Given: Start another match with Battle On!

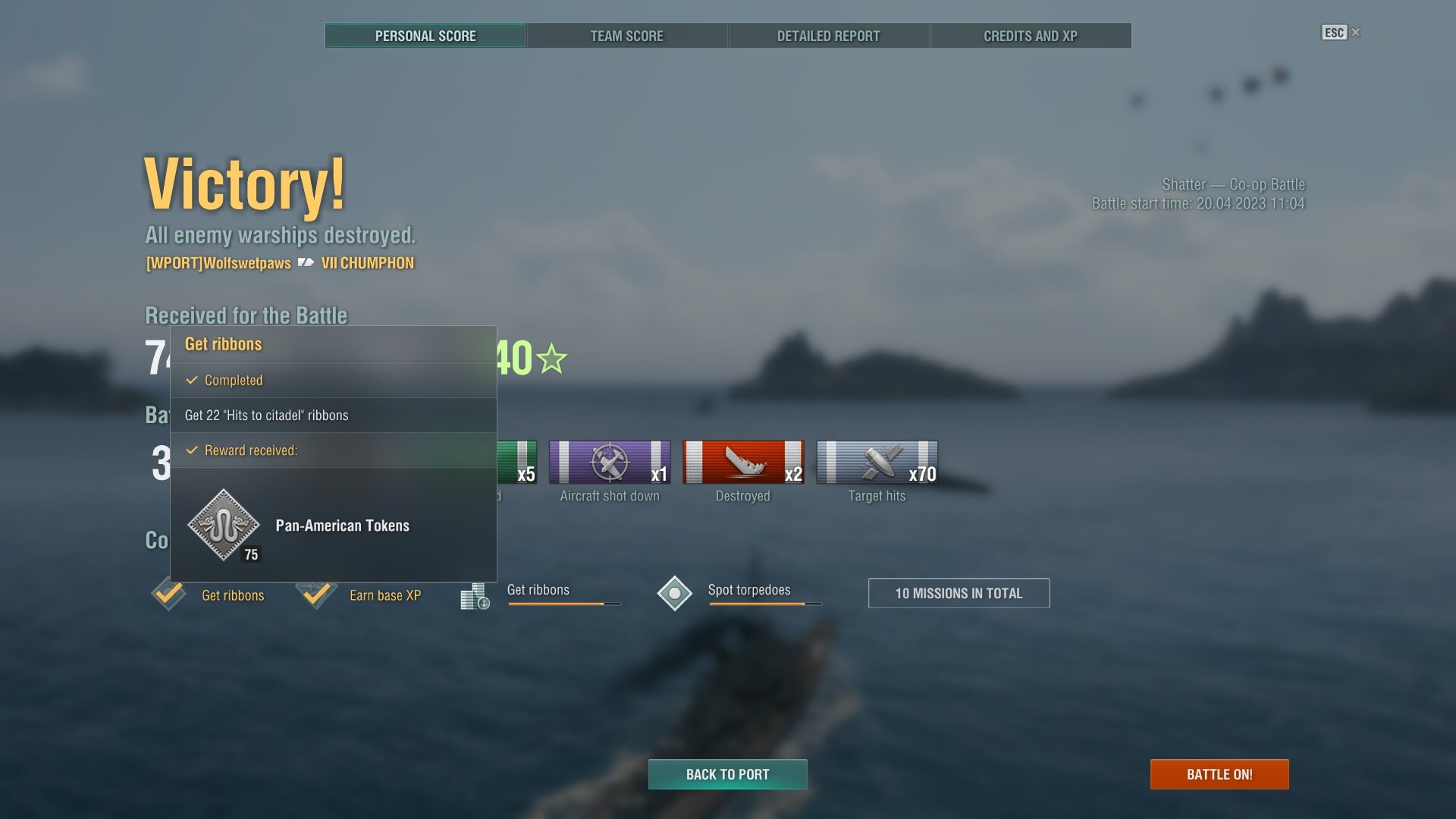Looking at the screenshot, I should coord(1219,774).
